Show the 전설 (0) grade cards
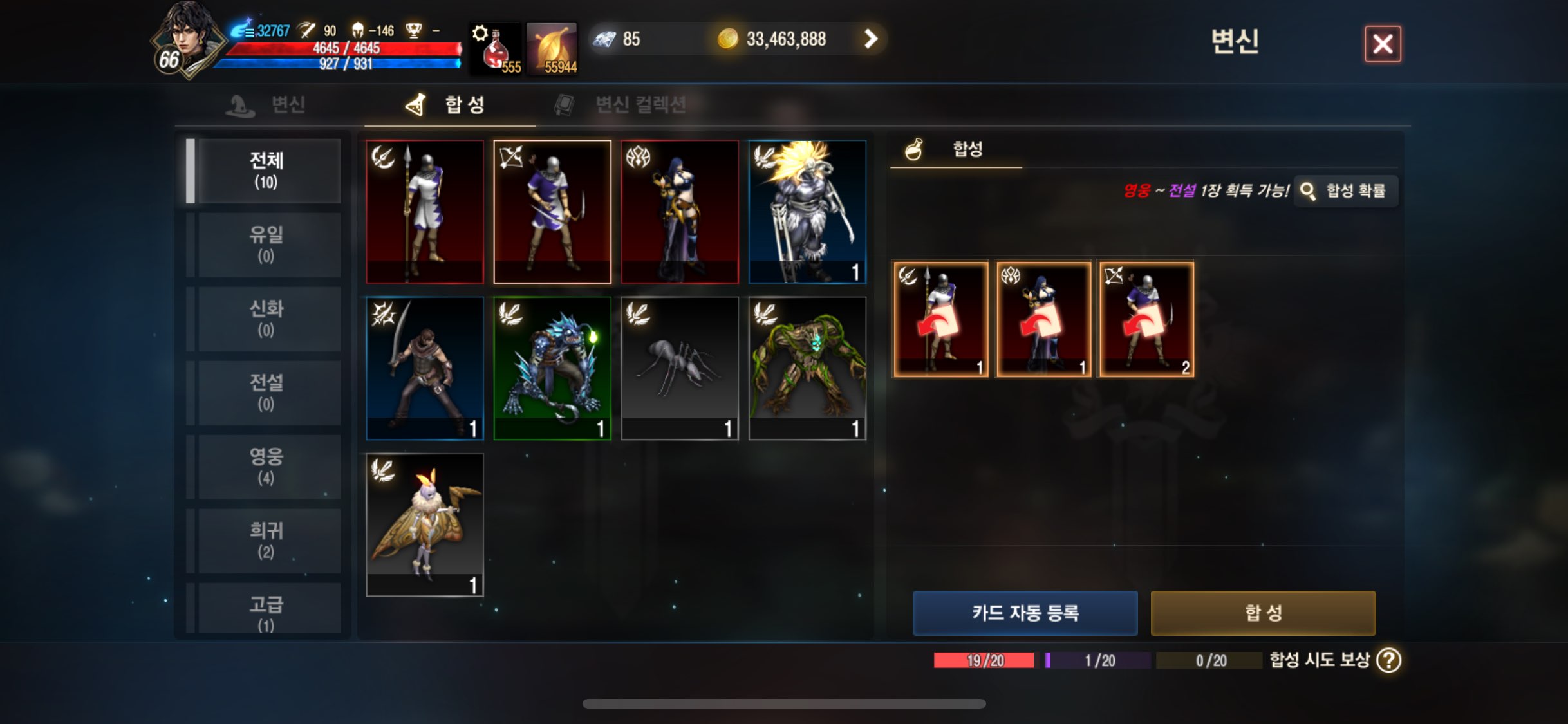Screen dimensions: 1568x724 click(266, 393)
